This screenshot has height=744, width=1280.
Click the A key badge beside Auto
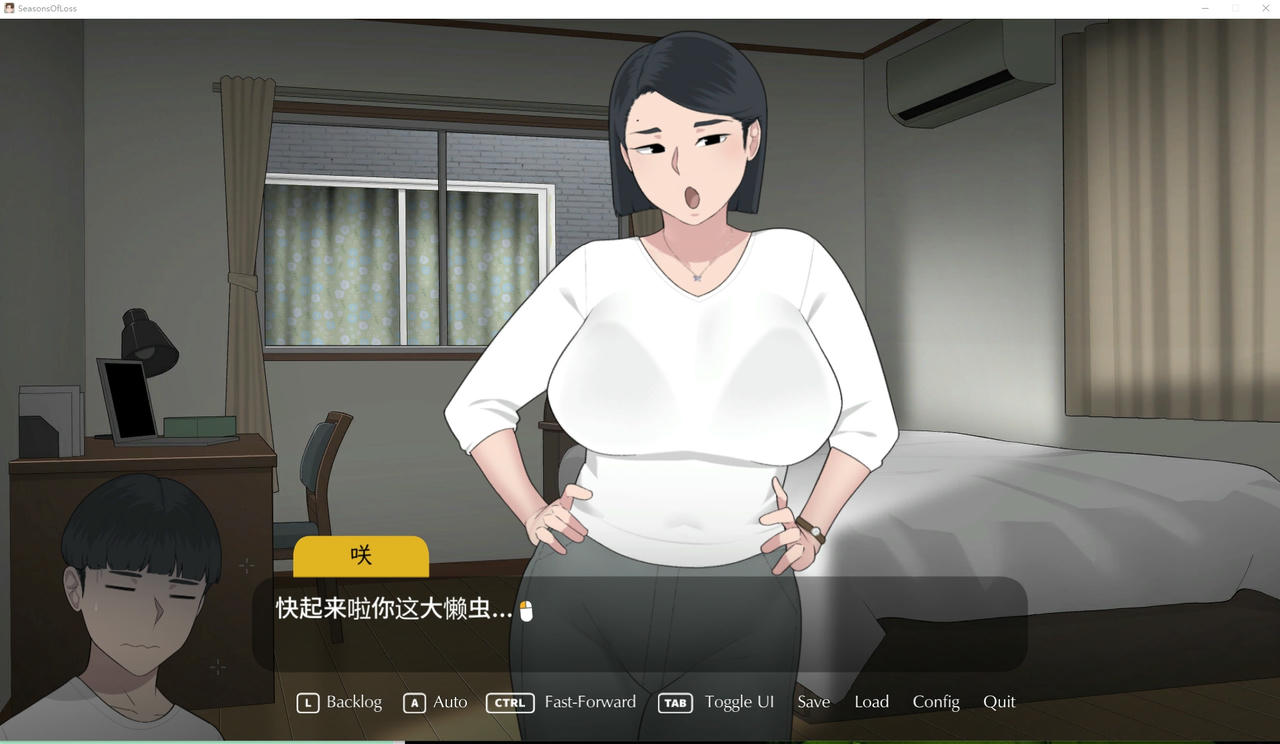pyautogui.click(x=414, y=702)
